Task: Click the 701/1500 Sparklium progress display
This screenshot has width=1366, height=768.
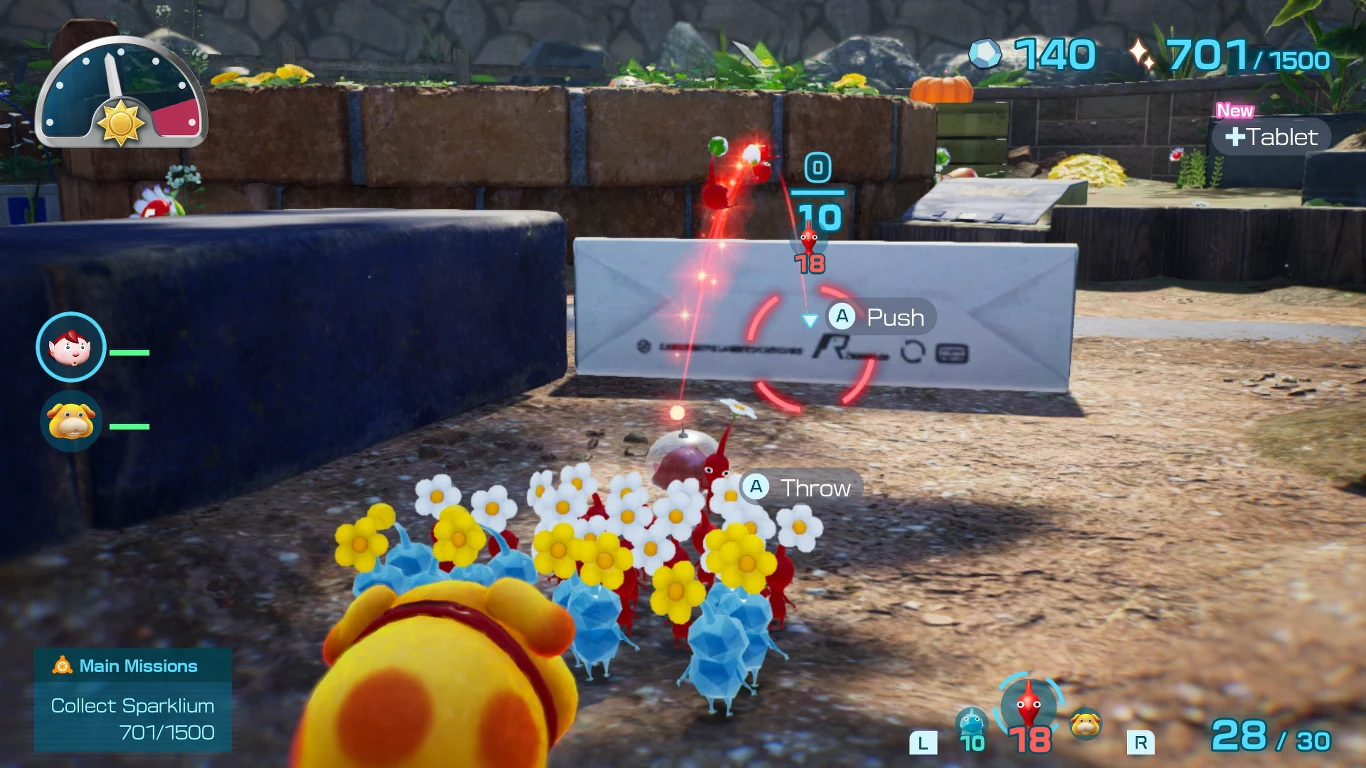Action: pyautogui.click(x=1246, y=57)
